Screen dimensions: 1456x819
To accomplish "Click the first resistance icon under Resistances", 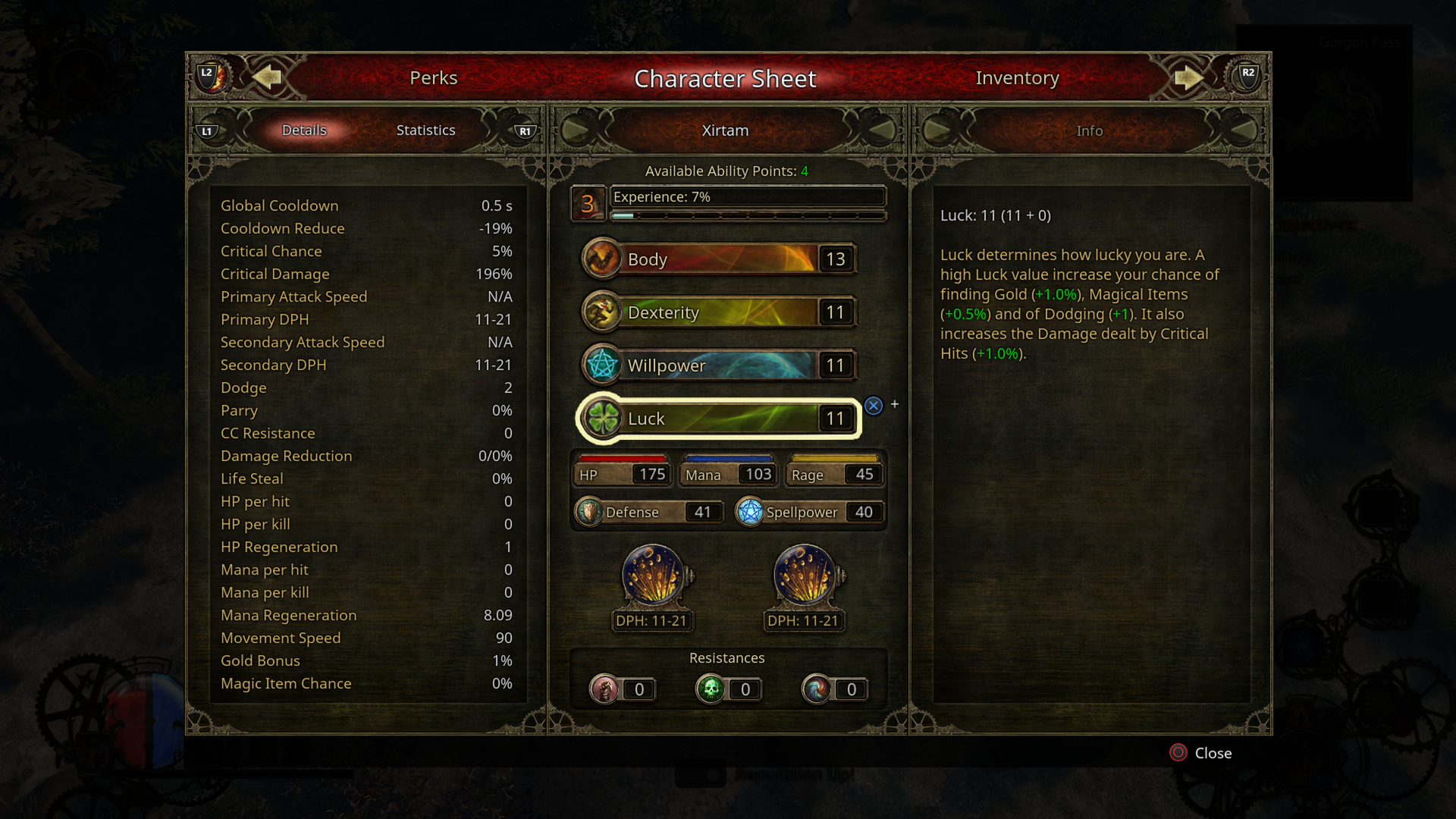I will coord(604,689).
